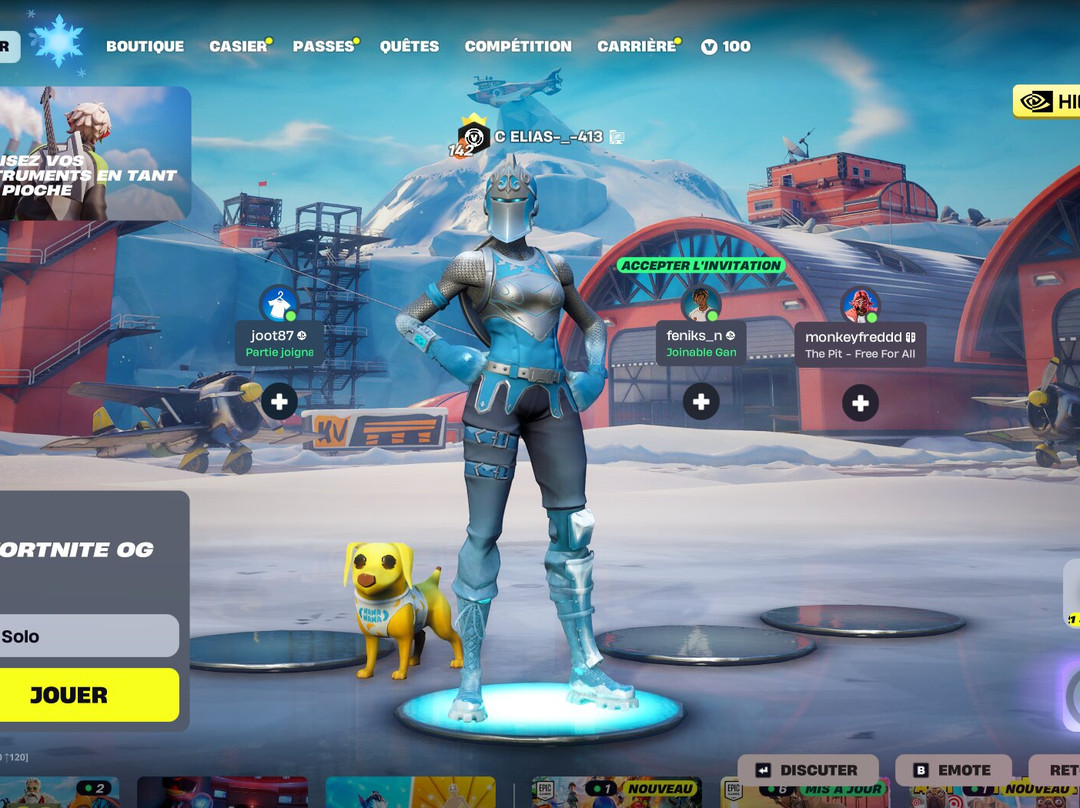Open the Compétition tab
The image size is (1080, 808).
[x=518, y=46]
